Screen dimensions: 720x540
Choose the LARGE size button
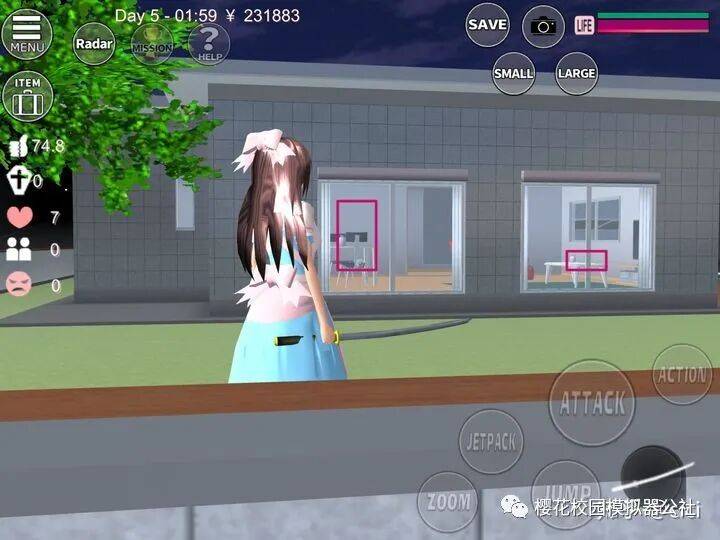pos(577,73)
